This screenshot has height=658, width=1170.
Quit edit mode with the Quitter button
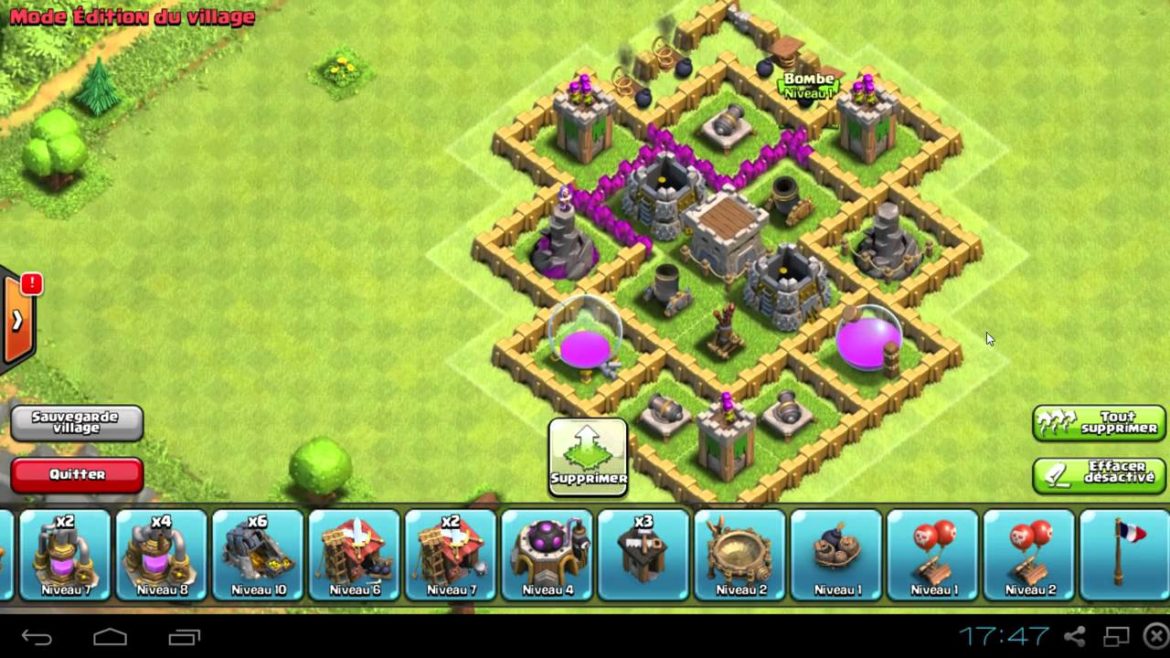(x=77, y=474)
